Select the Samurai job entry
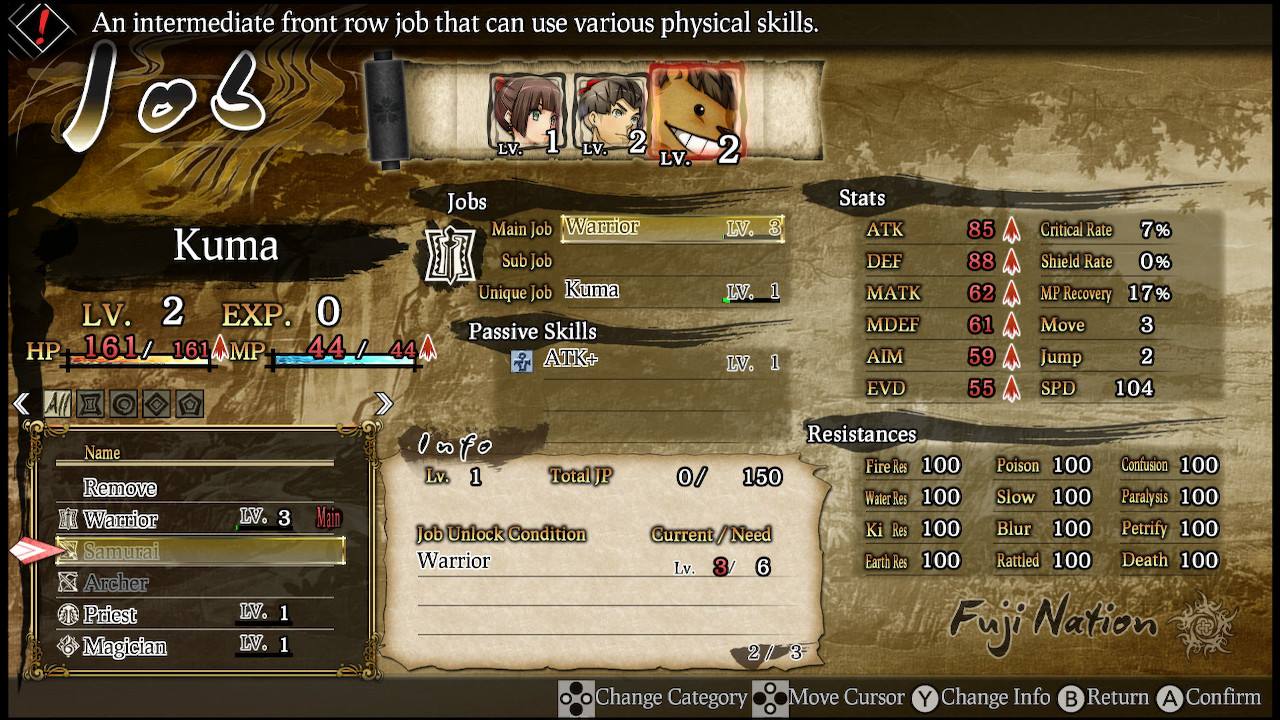1280x720 pixels. pos(200,551)
